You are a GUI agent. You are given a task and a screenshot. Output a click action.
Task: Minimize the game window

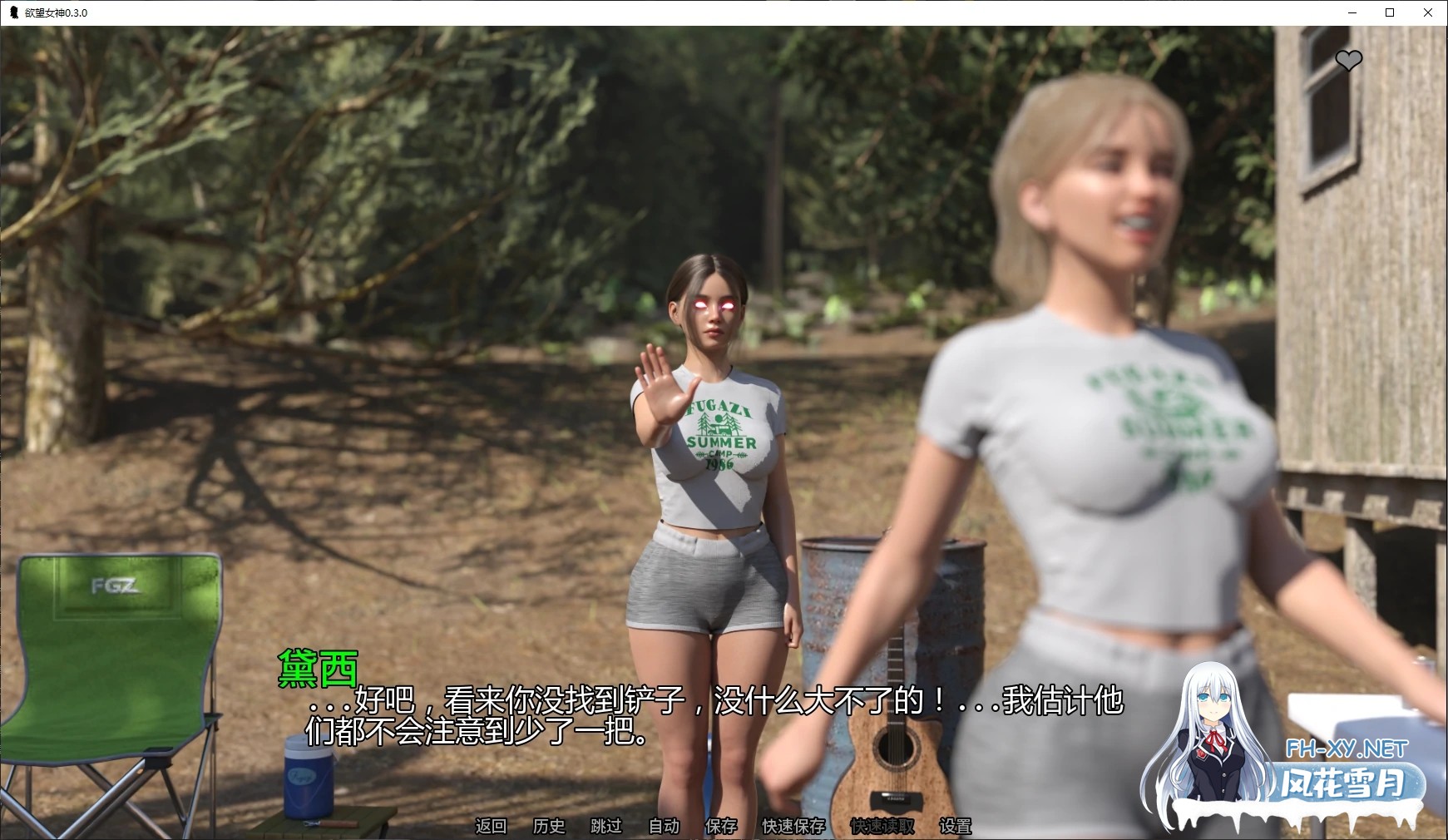point(1352,12)
